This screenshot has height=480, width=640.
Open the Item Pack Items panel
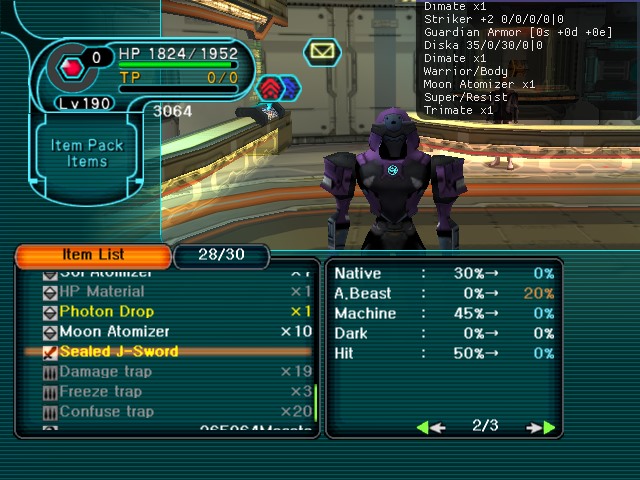coord(87,153)
